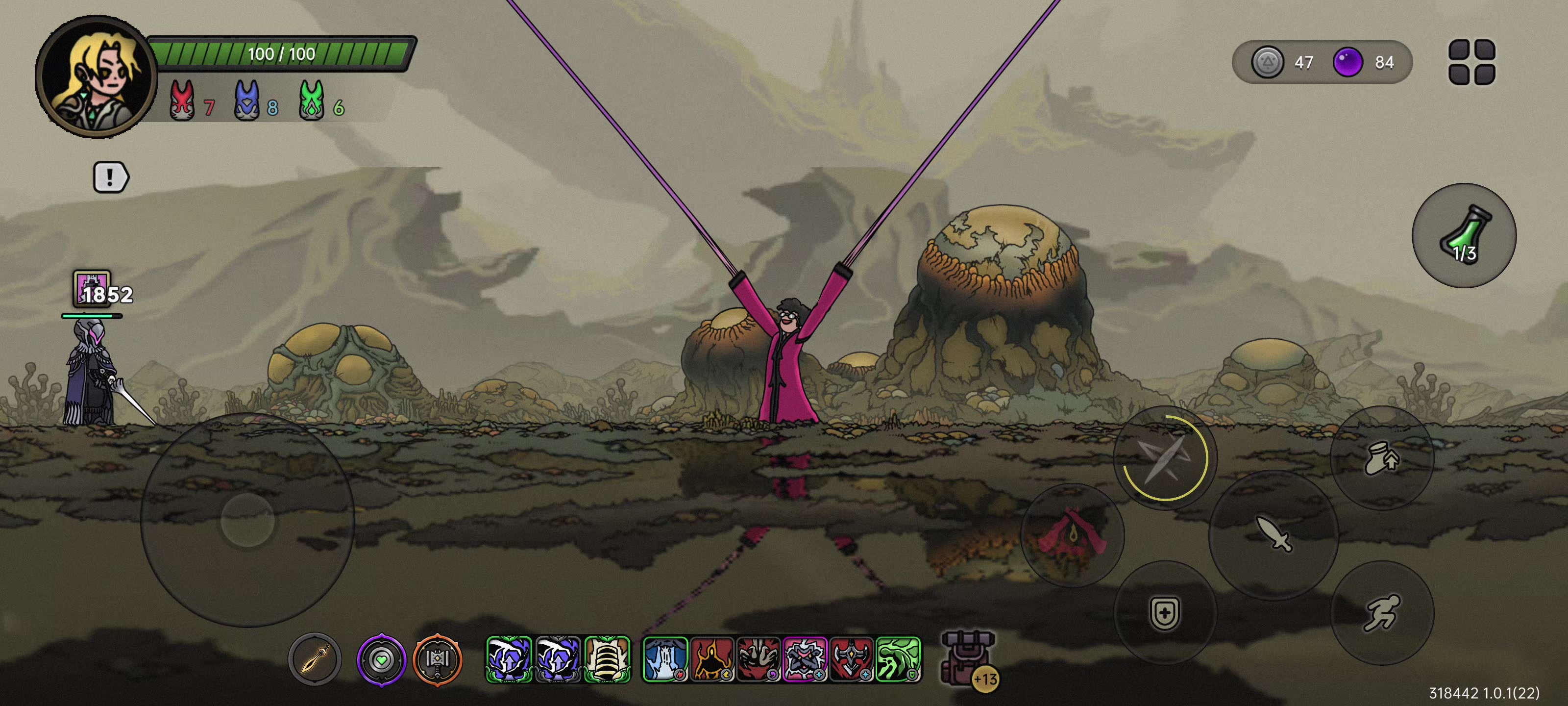
Task: Cast the pink robed flame skill
Action: (x=1072, y=535)
